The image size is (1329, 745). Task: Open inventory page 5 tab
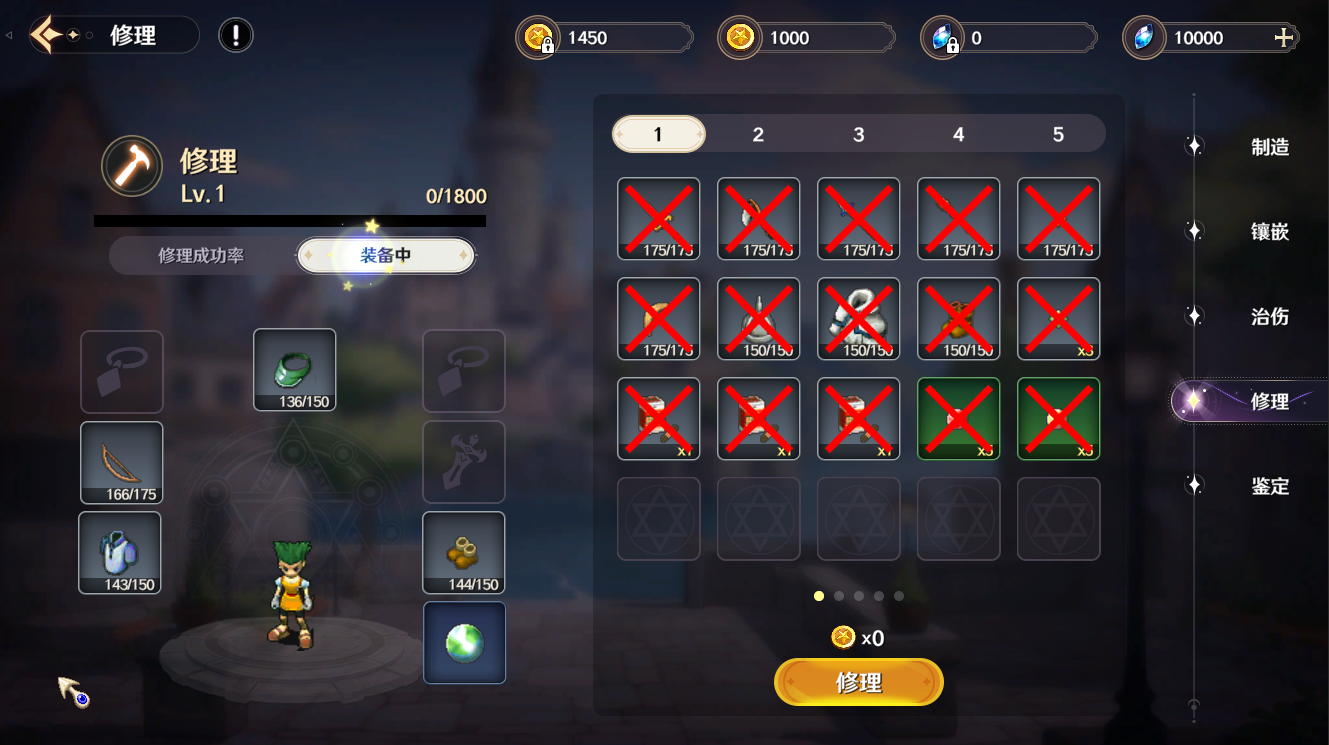[x=1058, y=134]
